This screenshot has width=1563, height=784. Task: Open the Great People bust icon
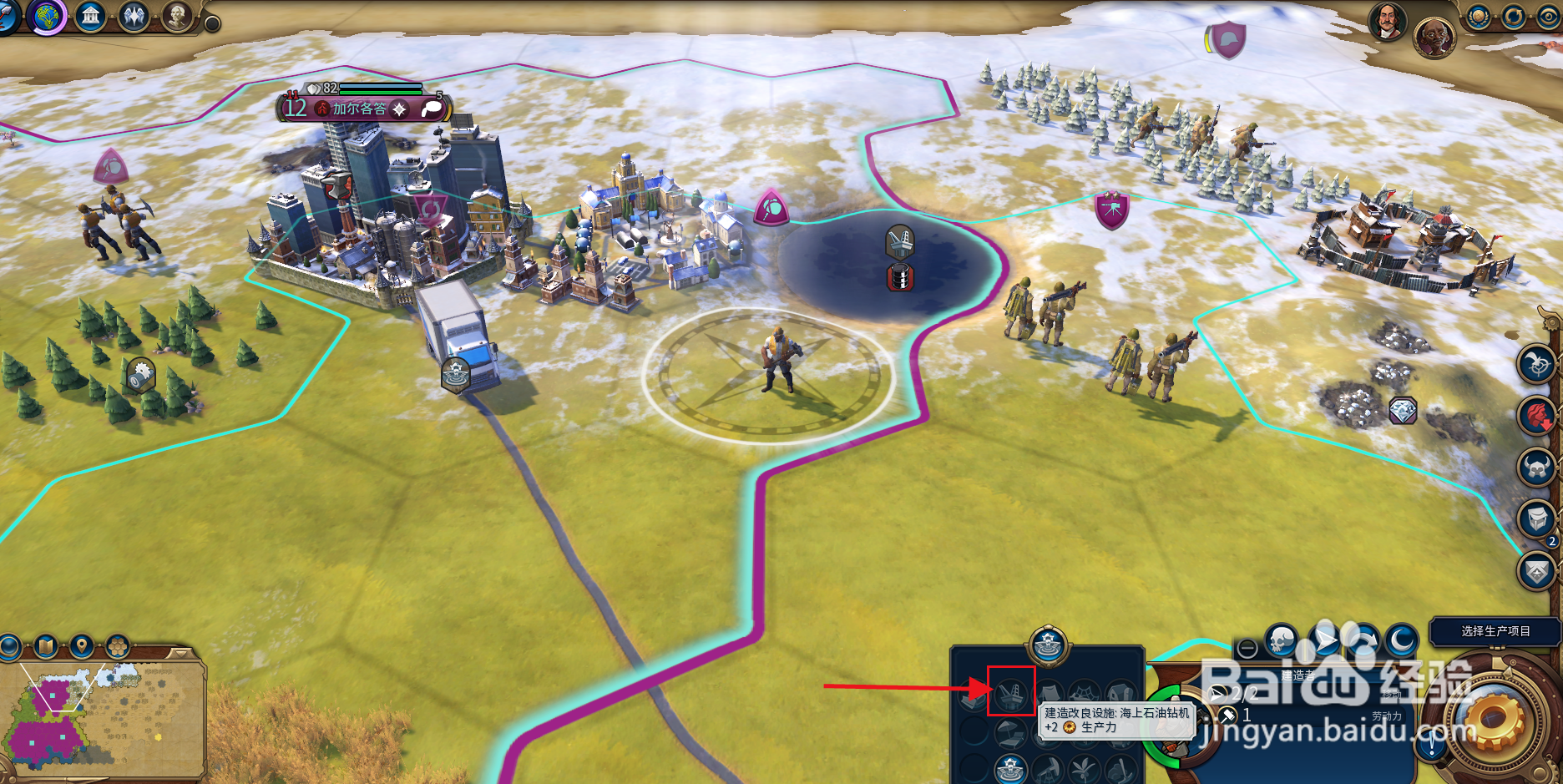click(176, 16)
